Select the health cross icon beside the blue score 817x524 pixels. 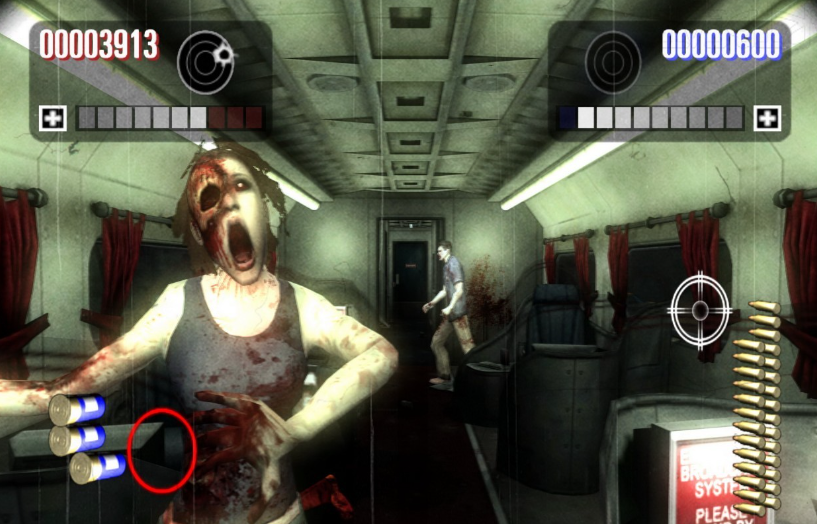[767, 118]
